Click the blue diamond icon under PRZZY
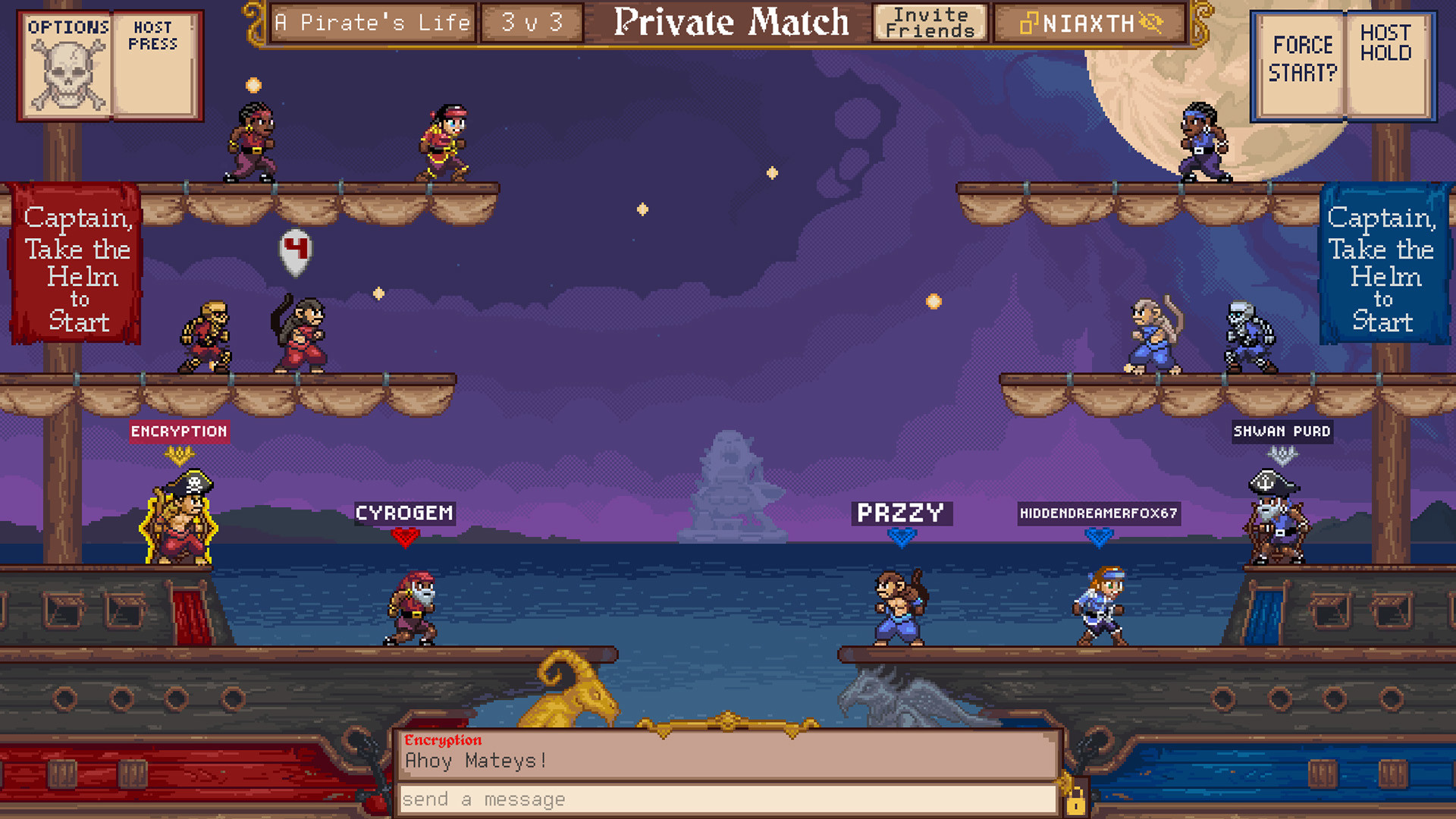Viewport: 1456px width, 819px height. click(901, 540)
